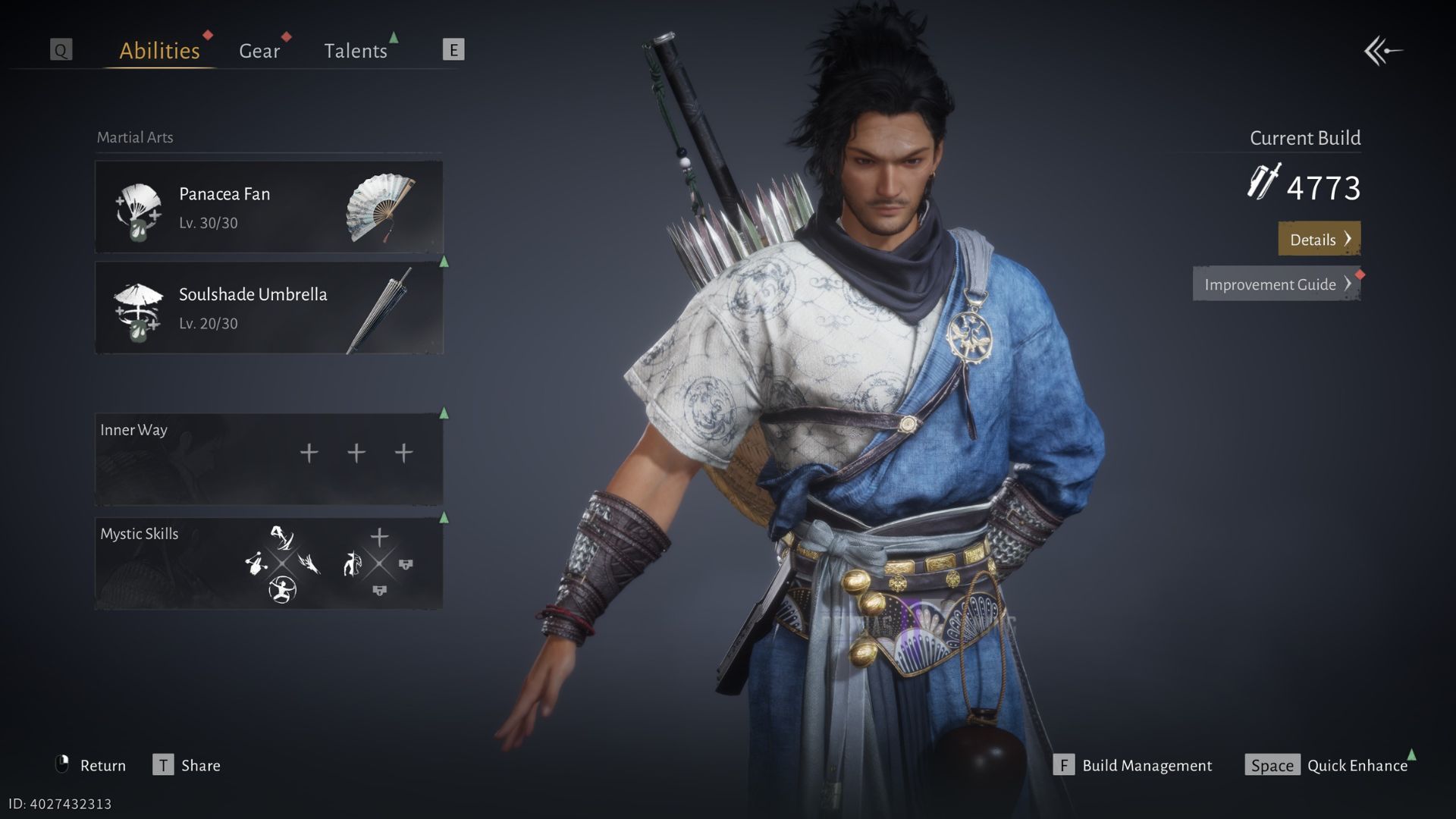Open the Gear tab
Image resolution: width=1456 pixels, height=819 pixels.
(259, 51)
